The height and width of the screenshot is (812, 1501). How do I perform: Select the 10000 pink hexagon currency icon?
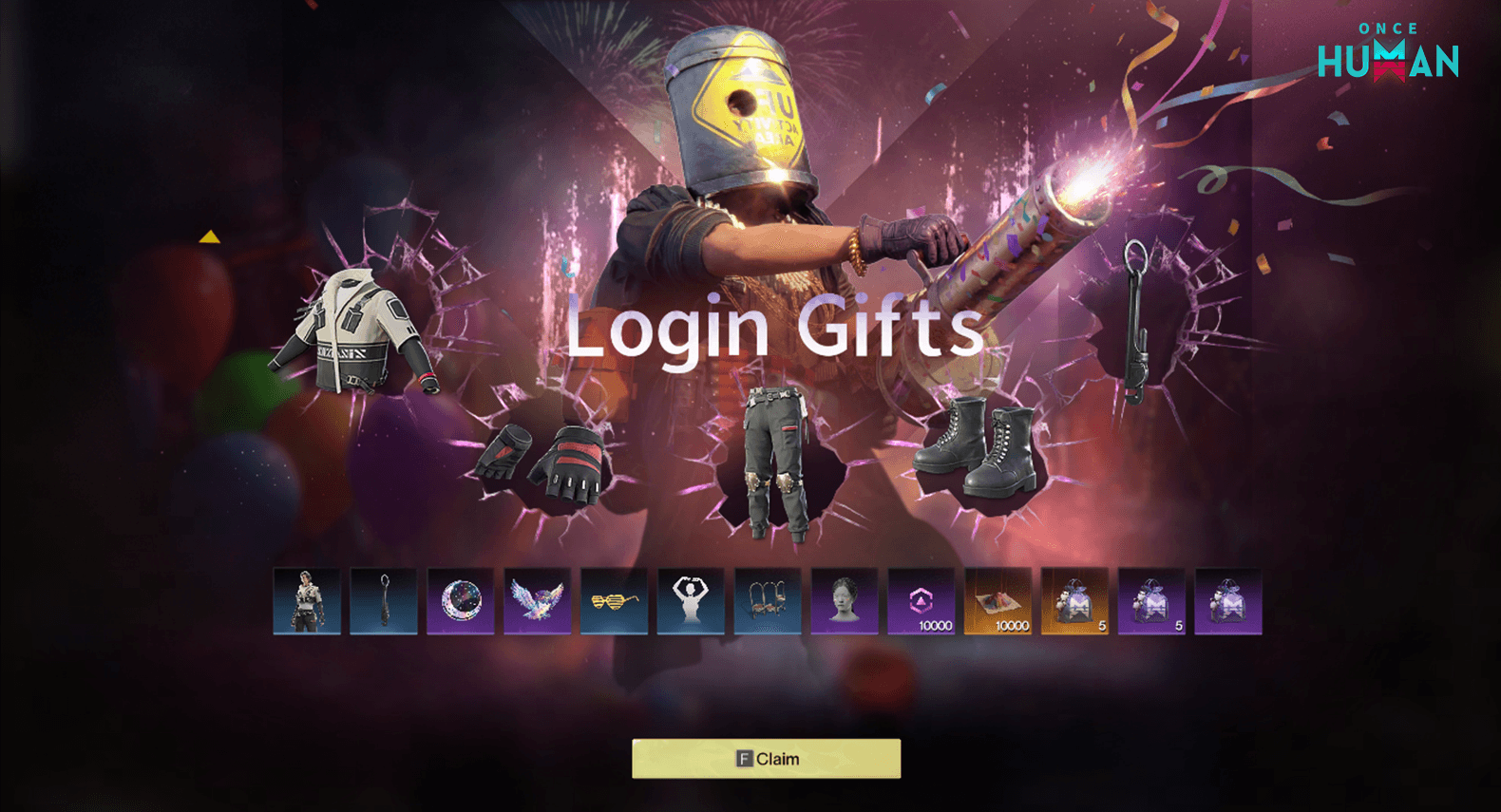point(920,600)
